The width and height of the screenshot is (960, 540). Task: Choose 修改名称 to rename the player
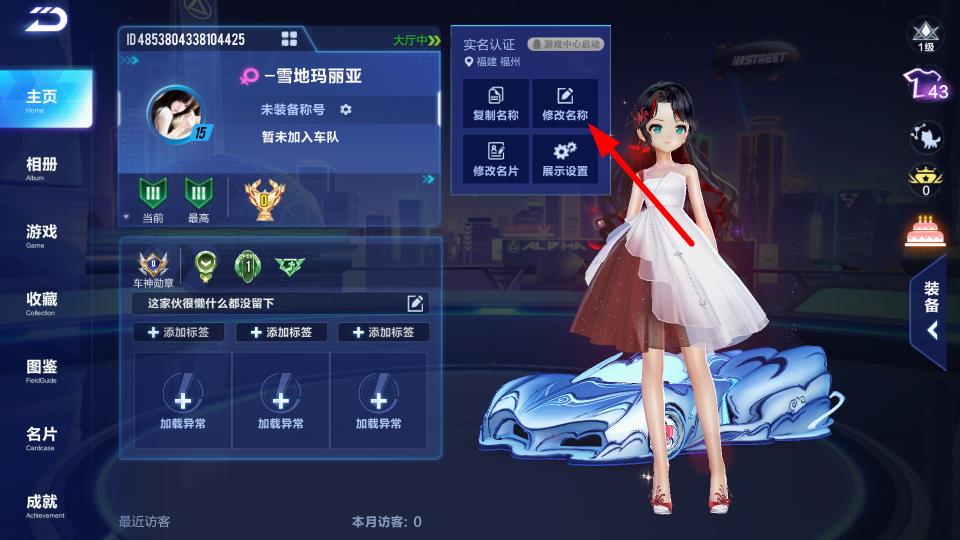tap(565, 104)
